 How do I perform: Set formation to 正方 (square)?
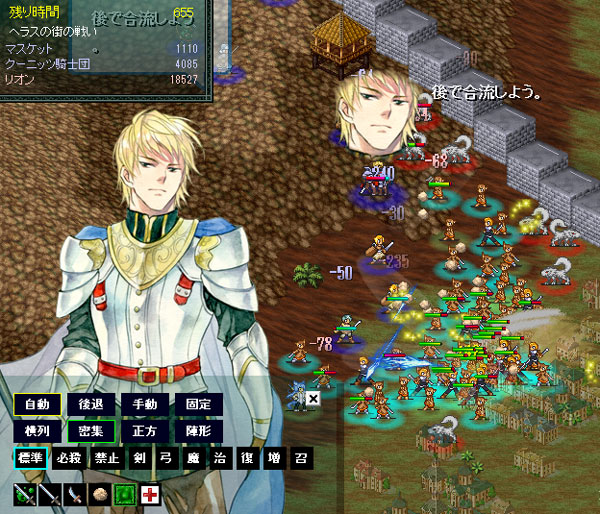(145, 432)
